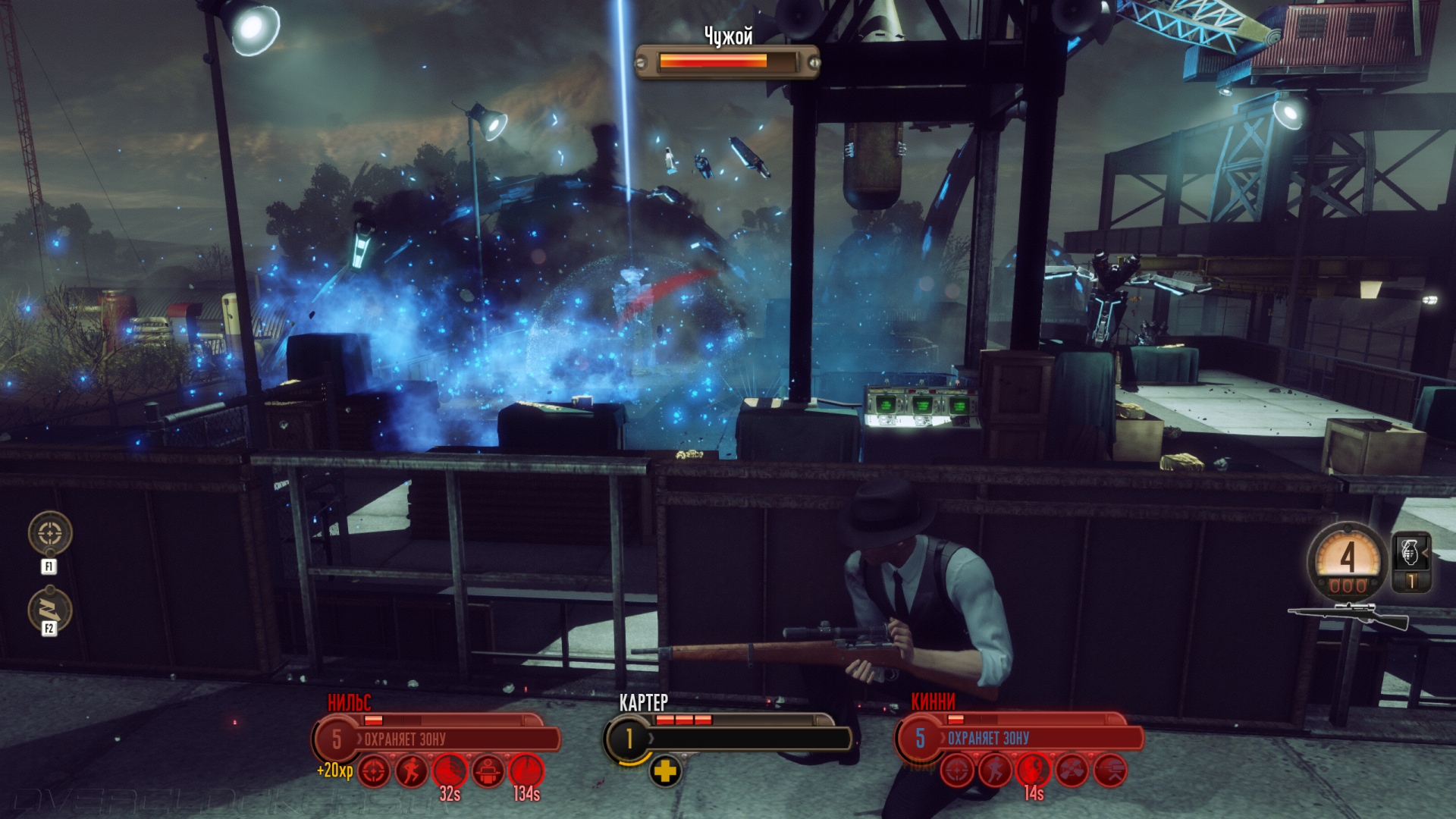Viewport: 1456px width, 819px height.
Task: Select Nils's crosshair target ability
Action: [x=373, y=772]
